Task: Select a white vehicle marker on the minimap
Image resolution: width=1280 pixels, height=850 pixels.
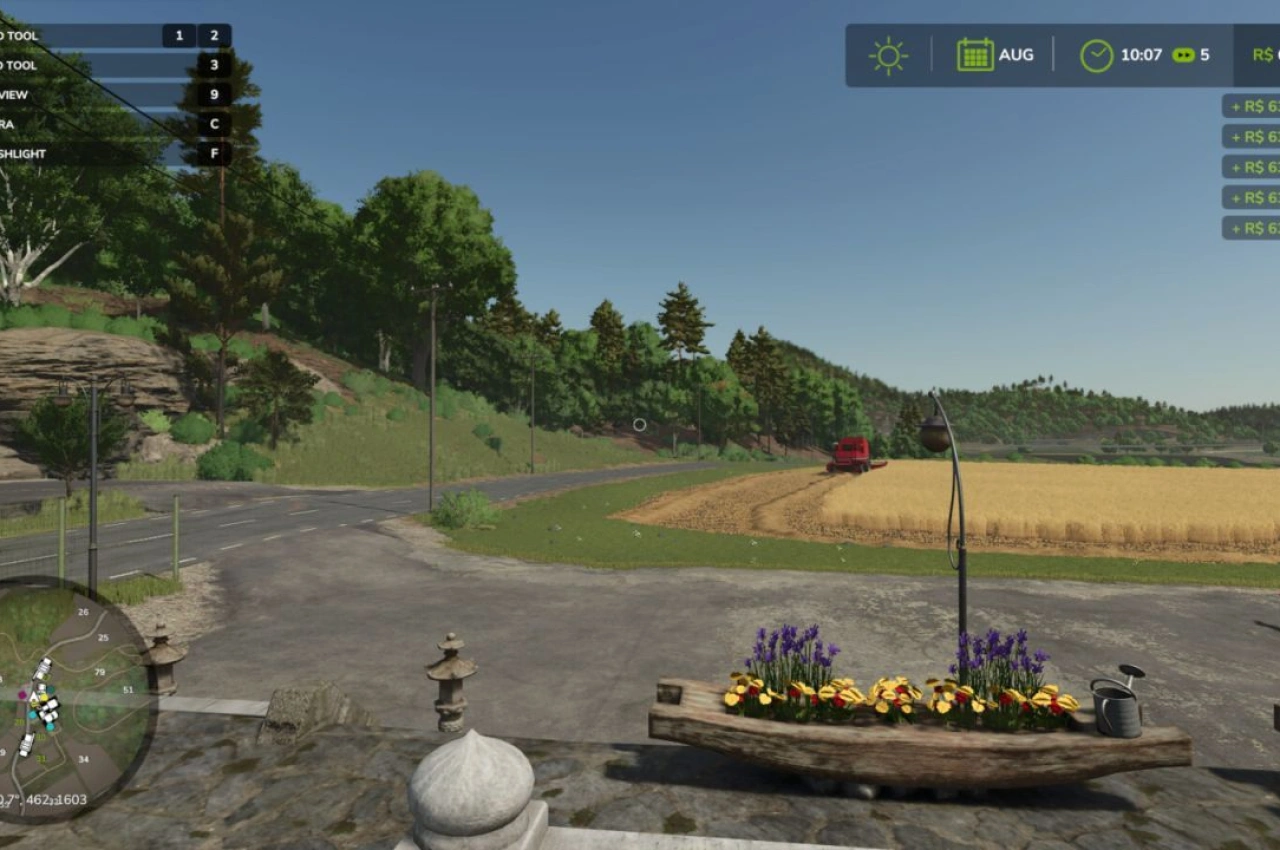Action: [x=44, y=664]
